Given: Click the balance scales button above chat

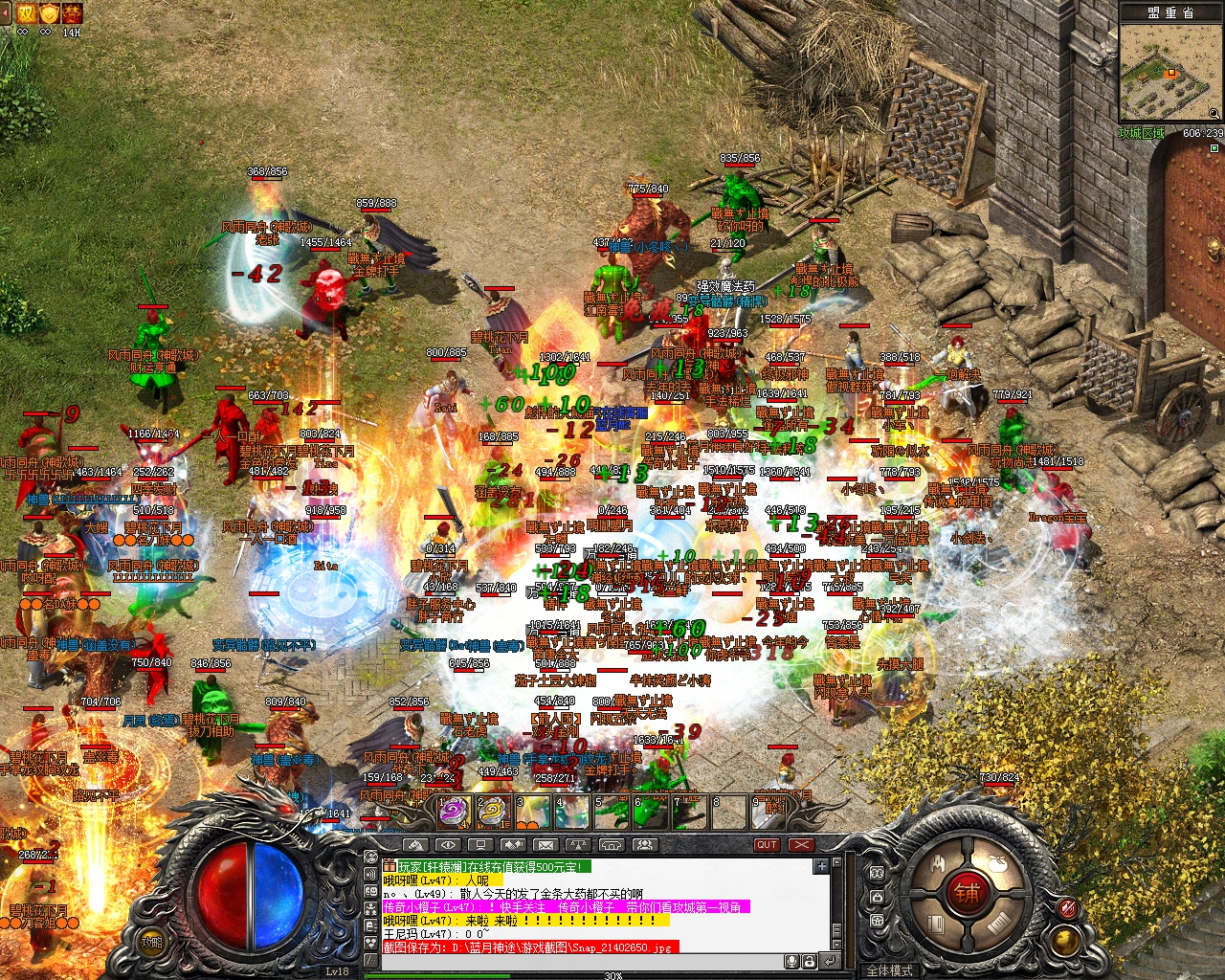Looking at the screenshot, I should [578, 845].
